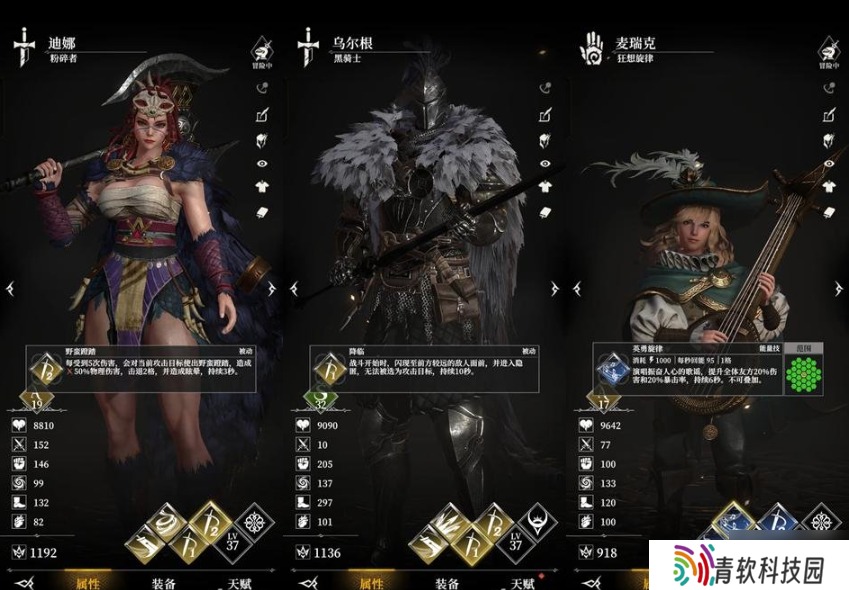Select Urgen's 降临 passive skill icon

click(329, 371)
